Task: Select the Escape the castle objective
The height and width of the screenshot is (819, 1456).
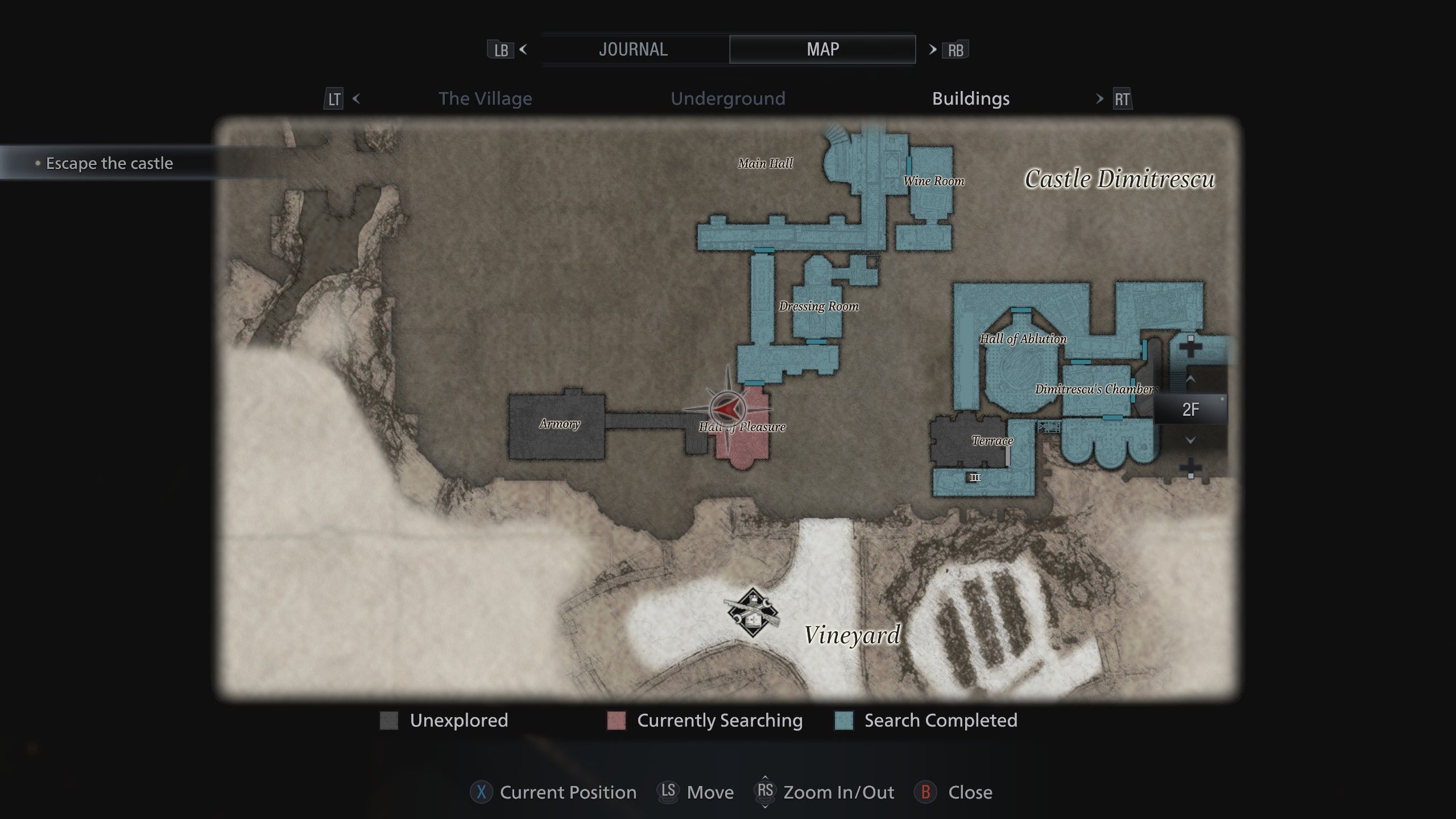Action: [x=109, y=163]
